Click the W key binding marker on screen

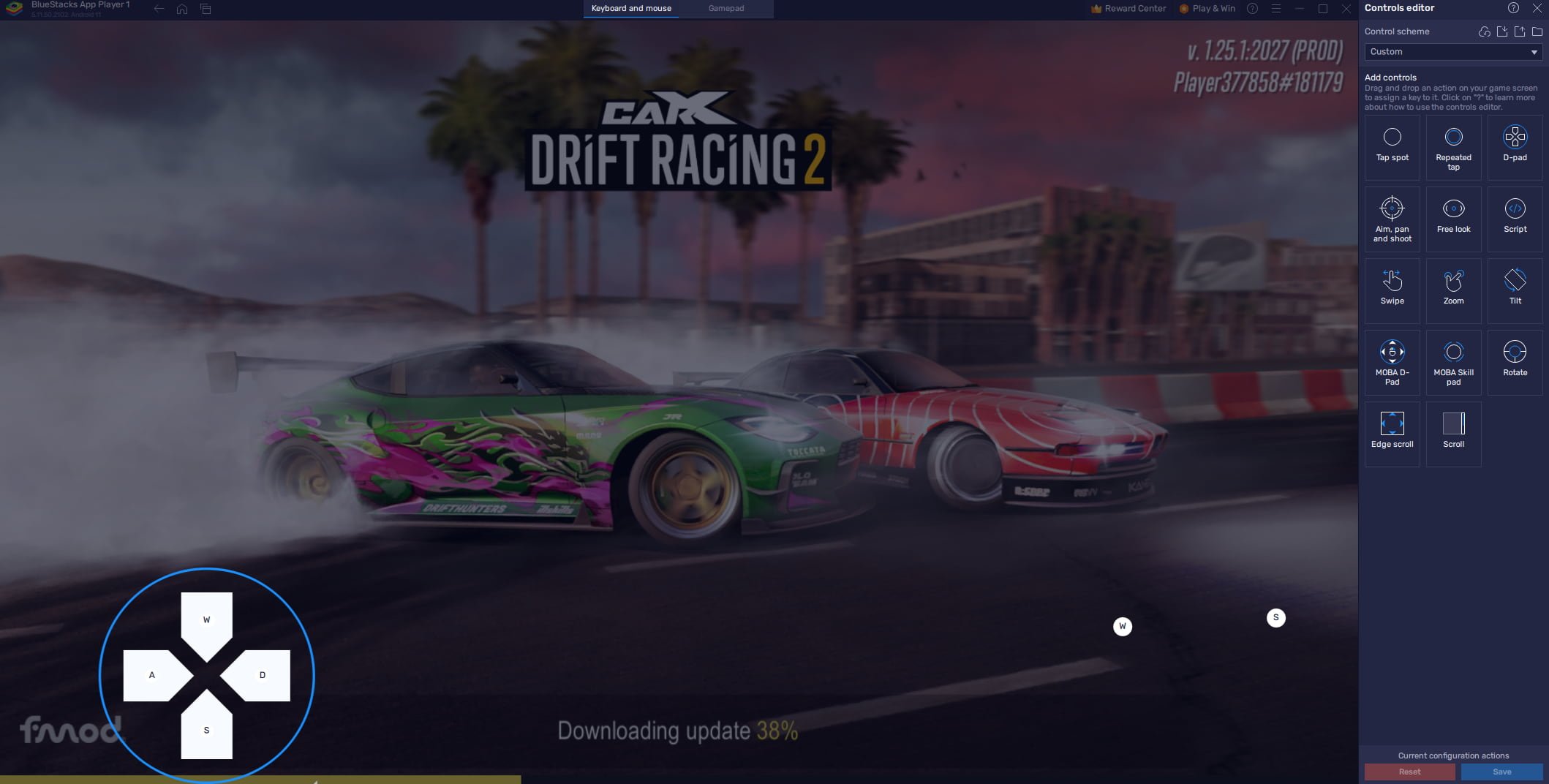click(1123, 627)
